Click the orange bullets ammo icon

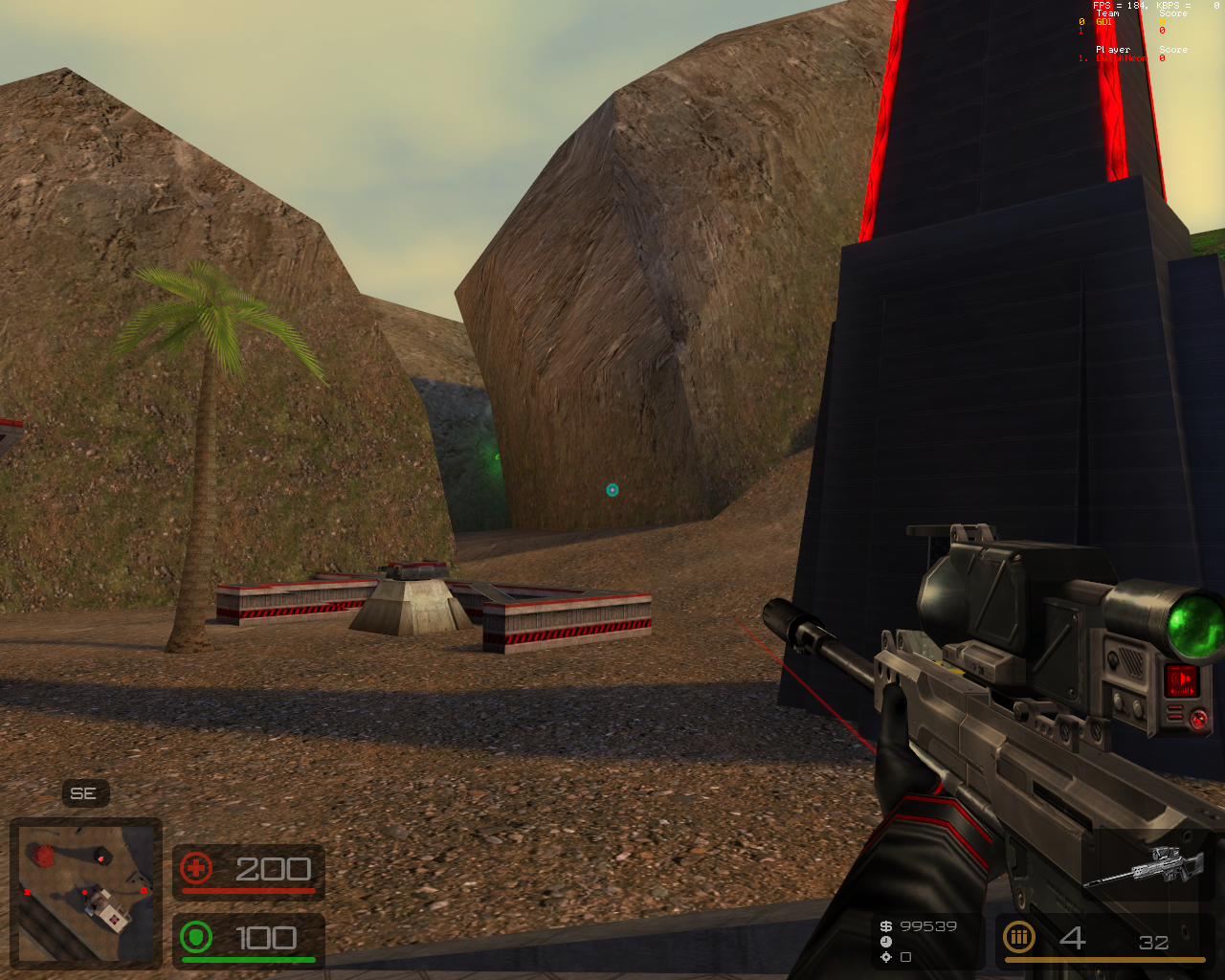(x=1018, y=938)
